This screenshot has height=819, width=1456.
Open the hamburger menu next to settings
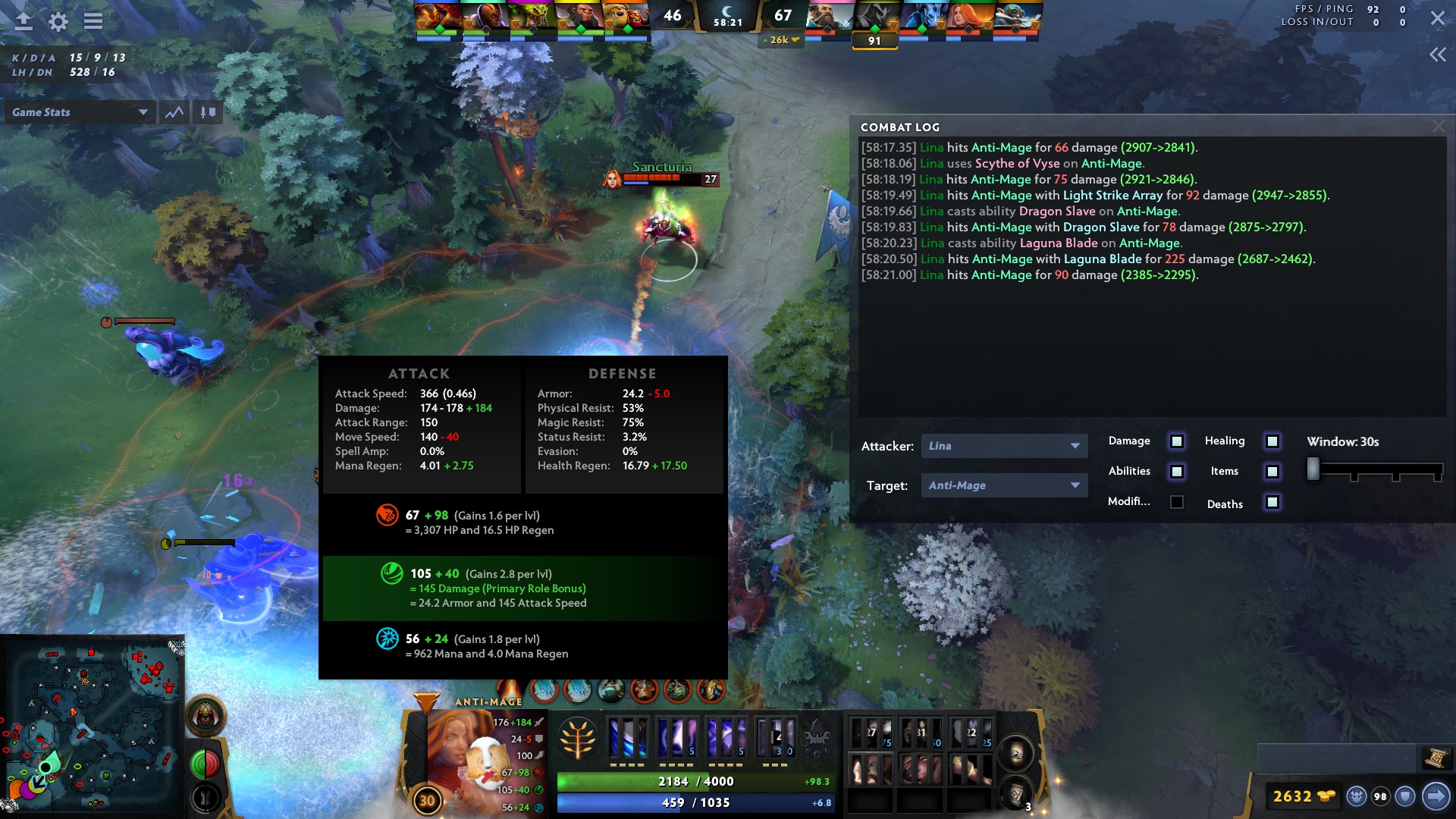click(x=93, y=21)
